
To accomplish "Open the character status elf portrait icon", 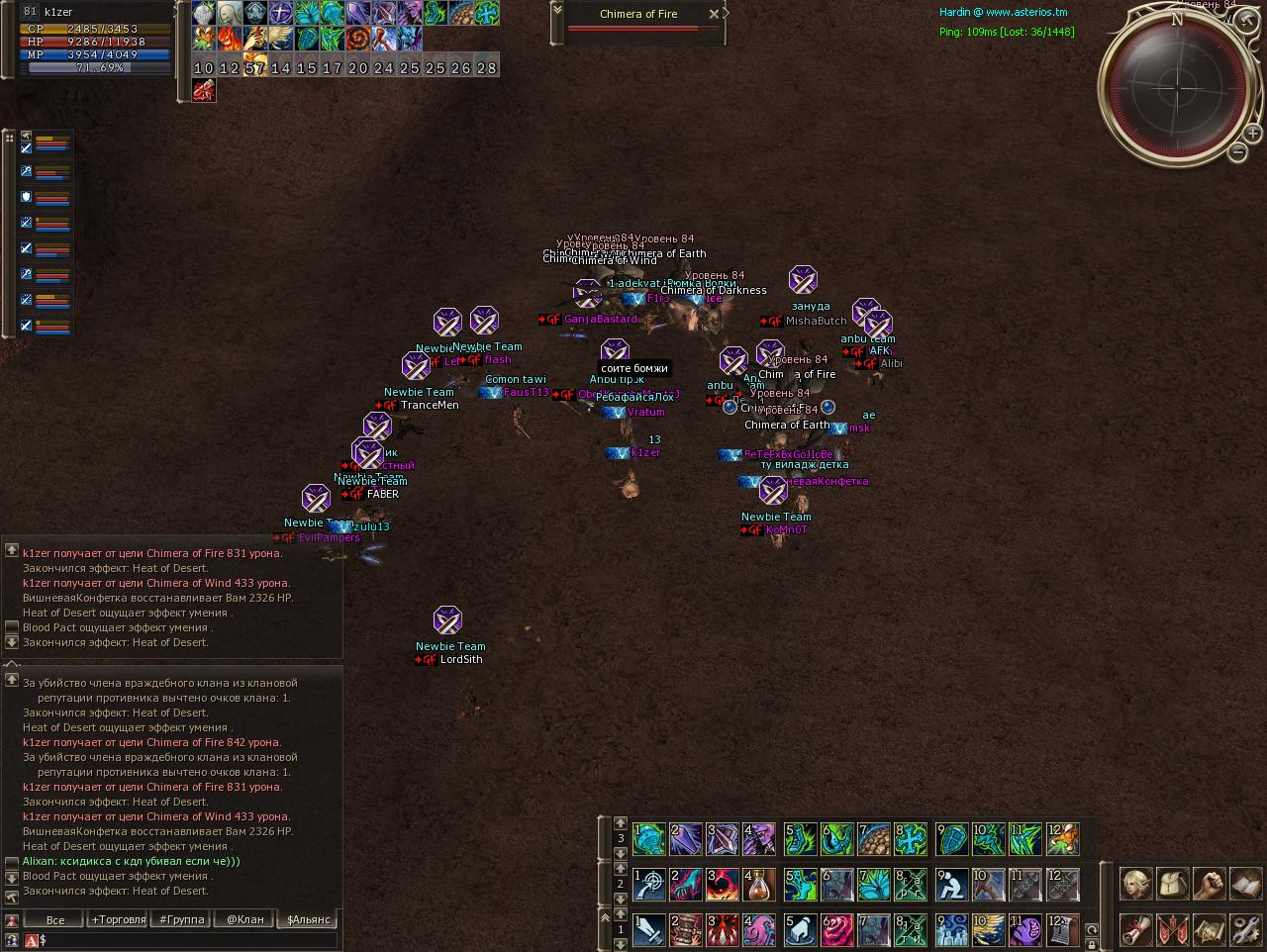I will 1135,883.
